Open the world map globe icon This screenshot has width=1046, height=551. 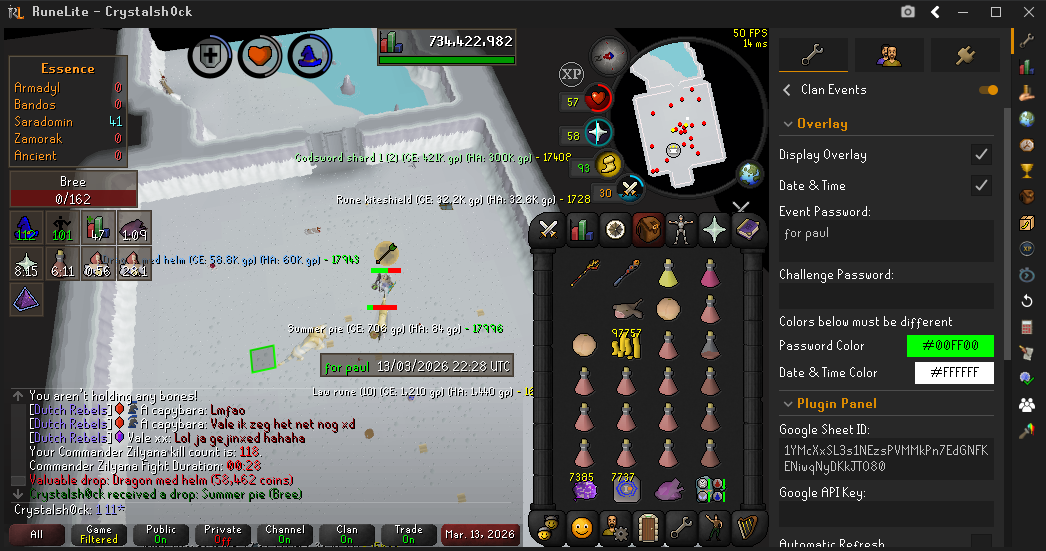(x=750, y=174)
